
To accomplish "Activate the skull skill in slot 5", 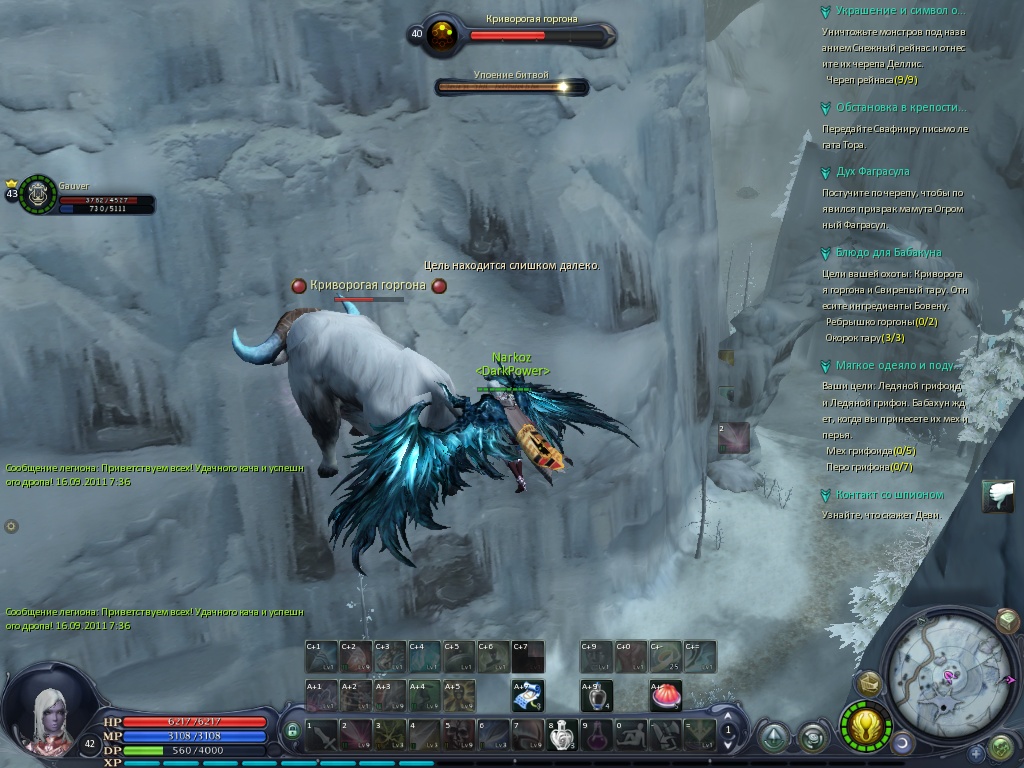I will 457,735.
